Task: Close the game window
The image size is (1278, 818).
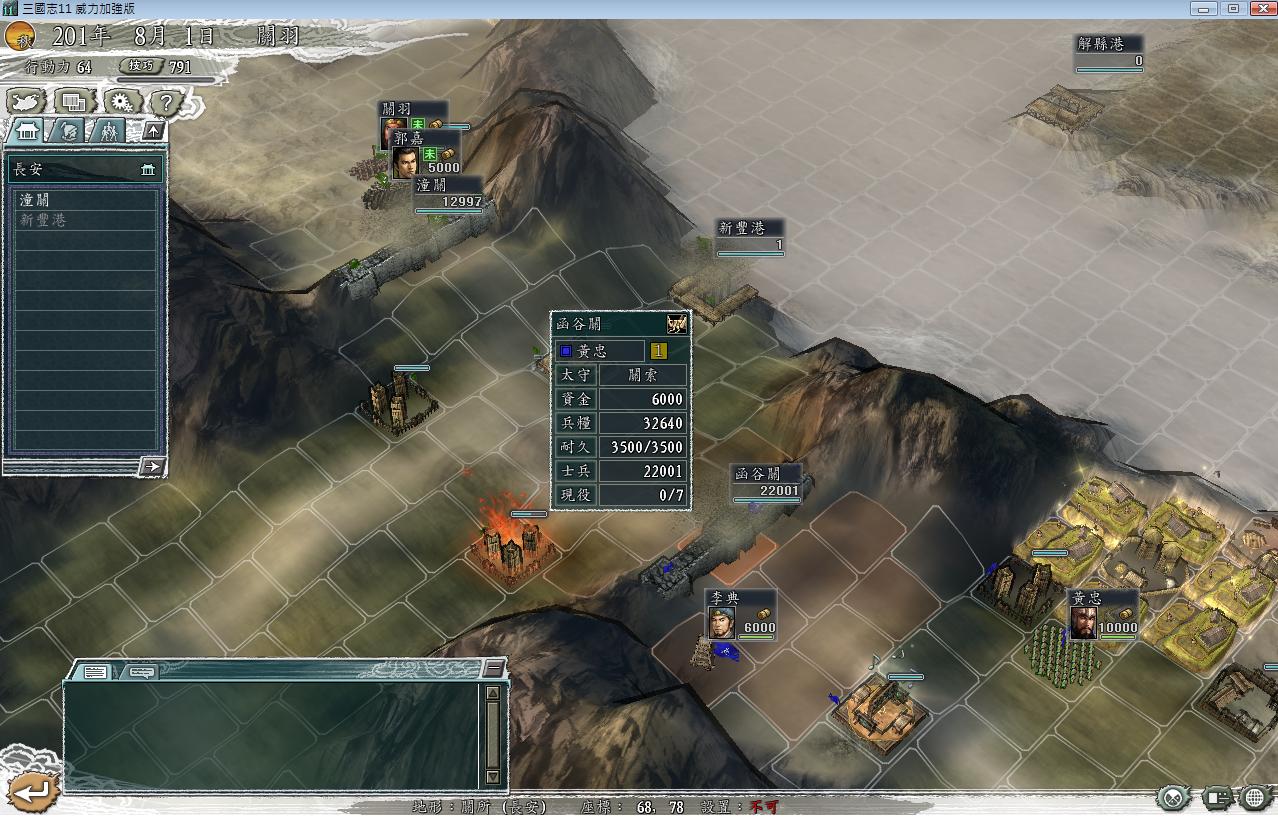Action: pyautogui.click(x=1259, y=8)
